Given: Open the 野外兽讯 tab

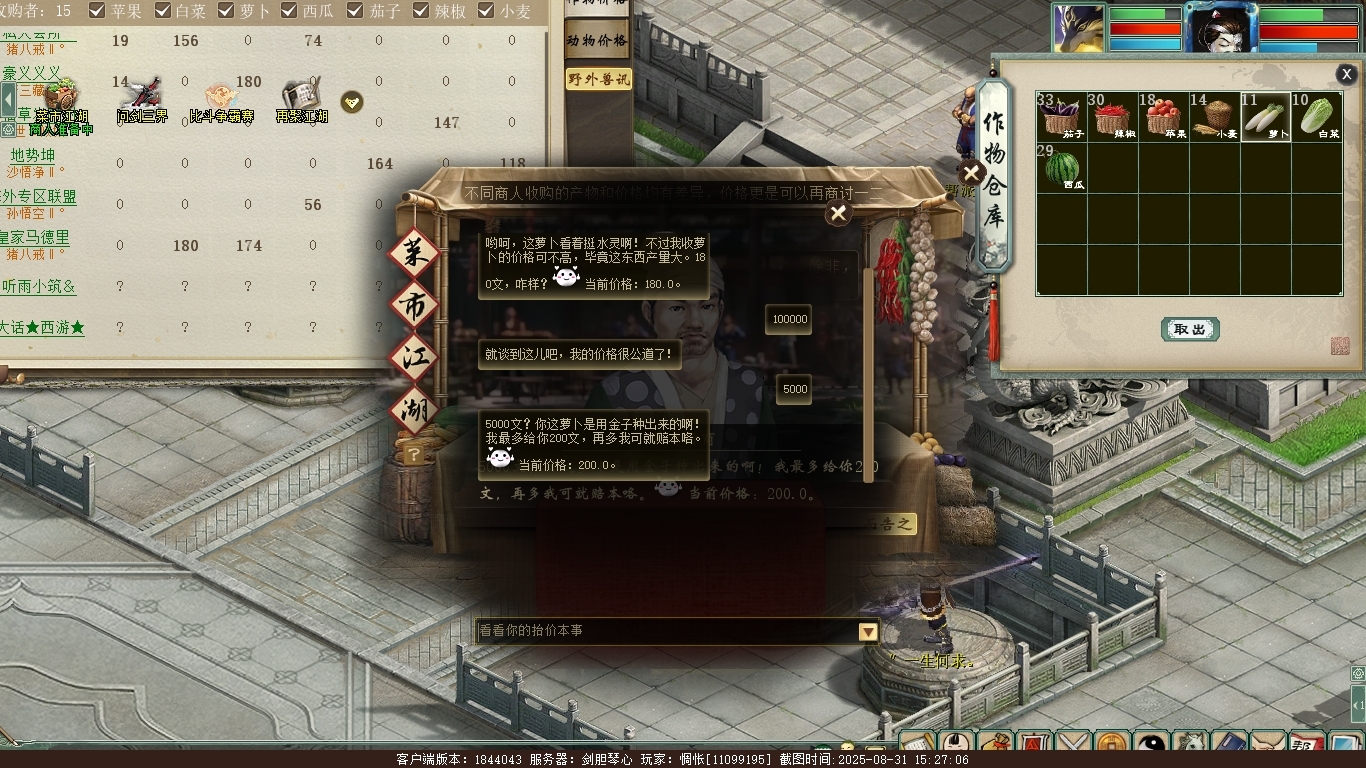Looking at the screenshot, I should pos(598,79).
